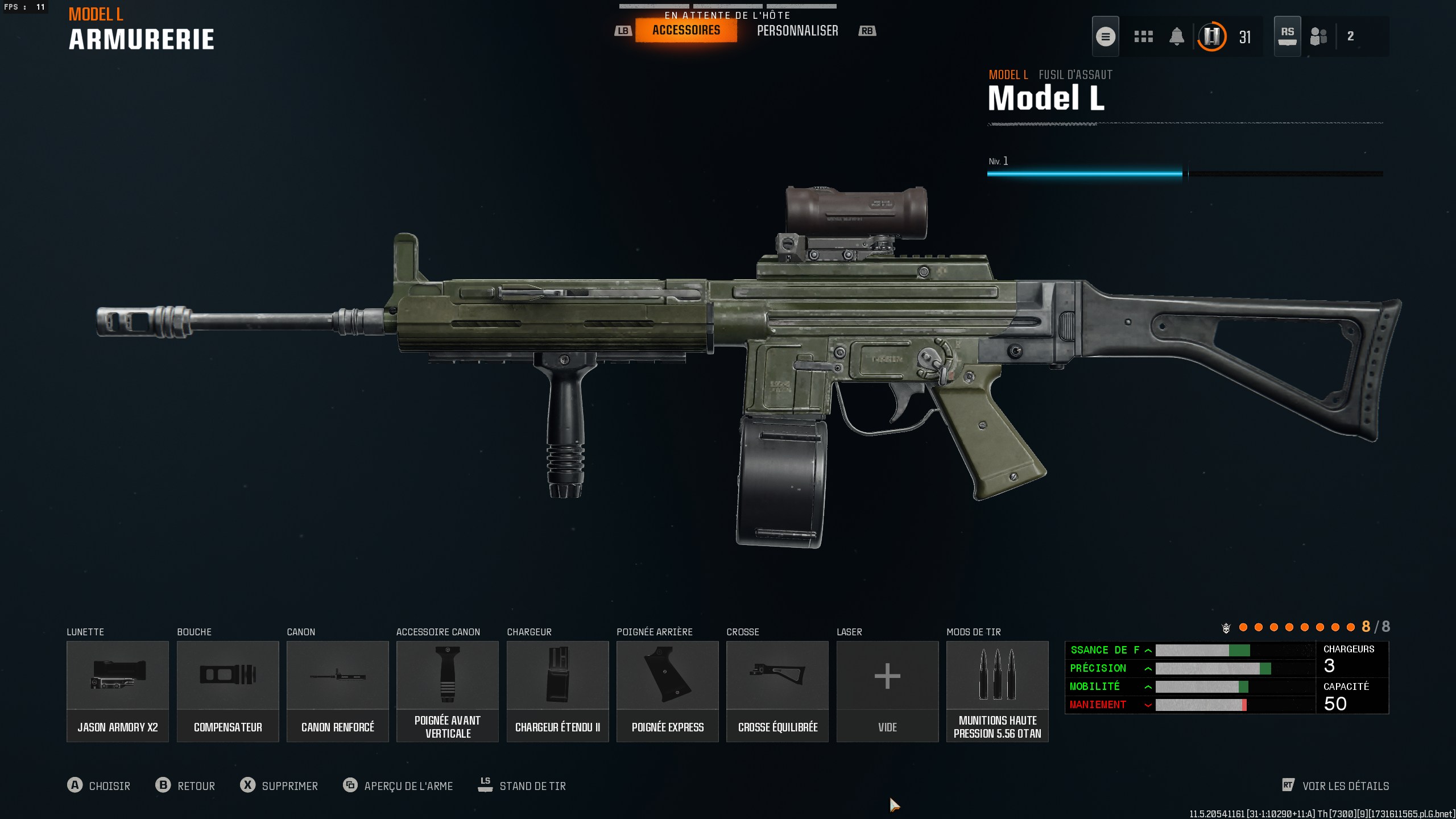Image resolution: width=1456 pixels, height=819 pixels.
Task: Open the main menu hamburger icon
Action: tap(1106, 36)
